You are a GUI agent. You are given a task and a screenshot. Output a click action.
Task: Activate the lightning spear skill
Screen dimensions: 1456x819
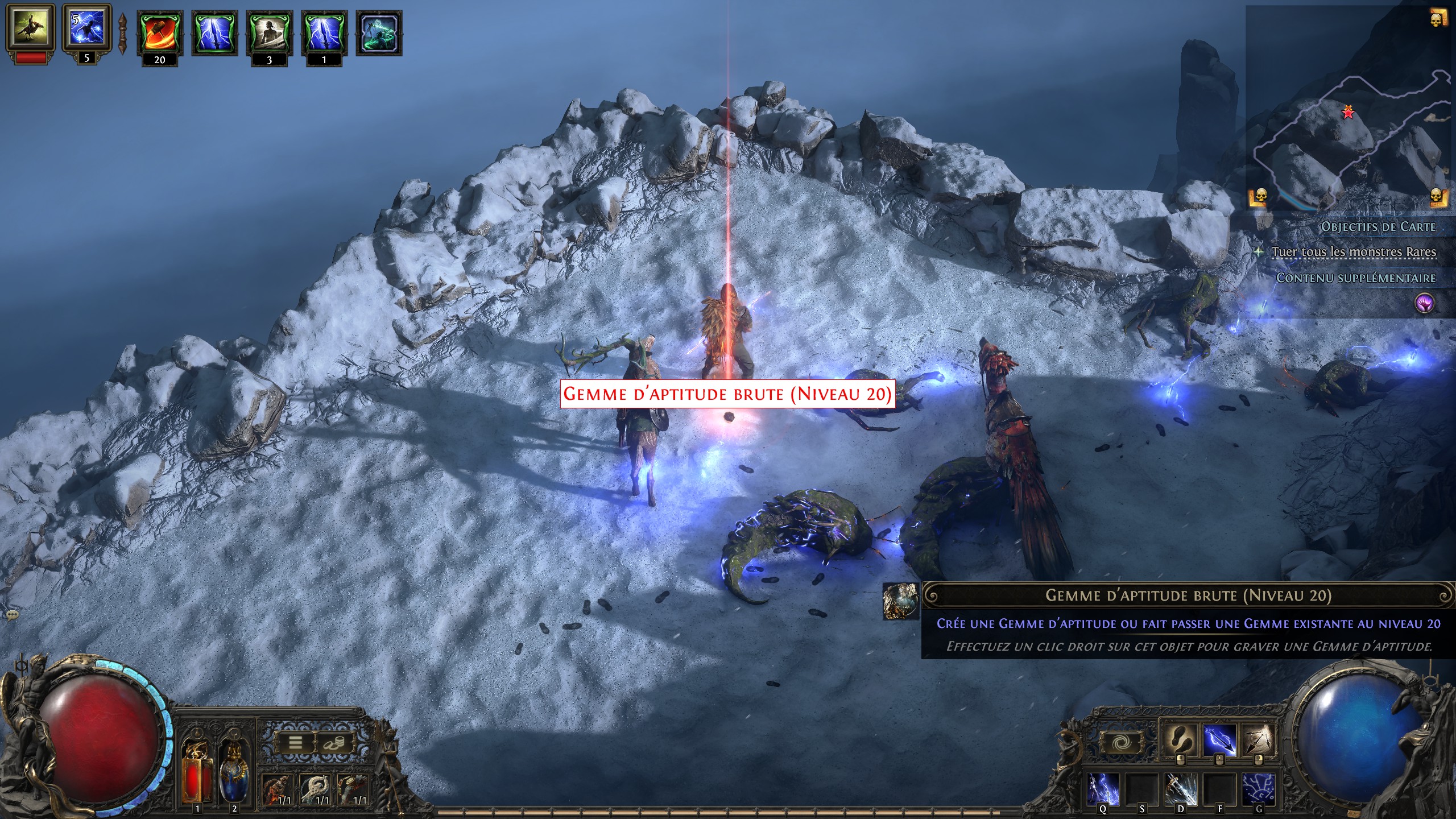(x=1219, y=740)
